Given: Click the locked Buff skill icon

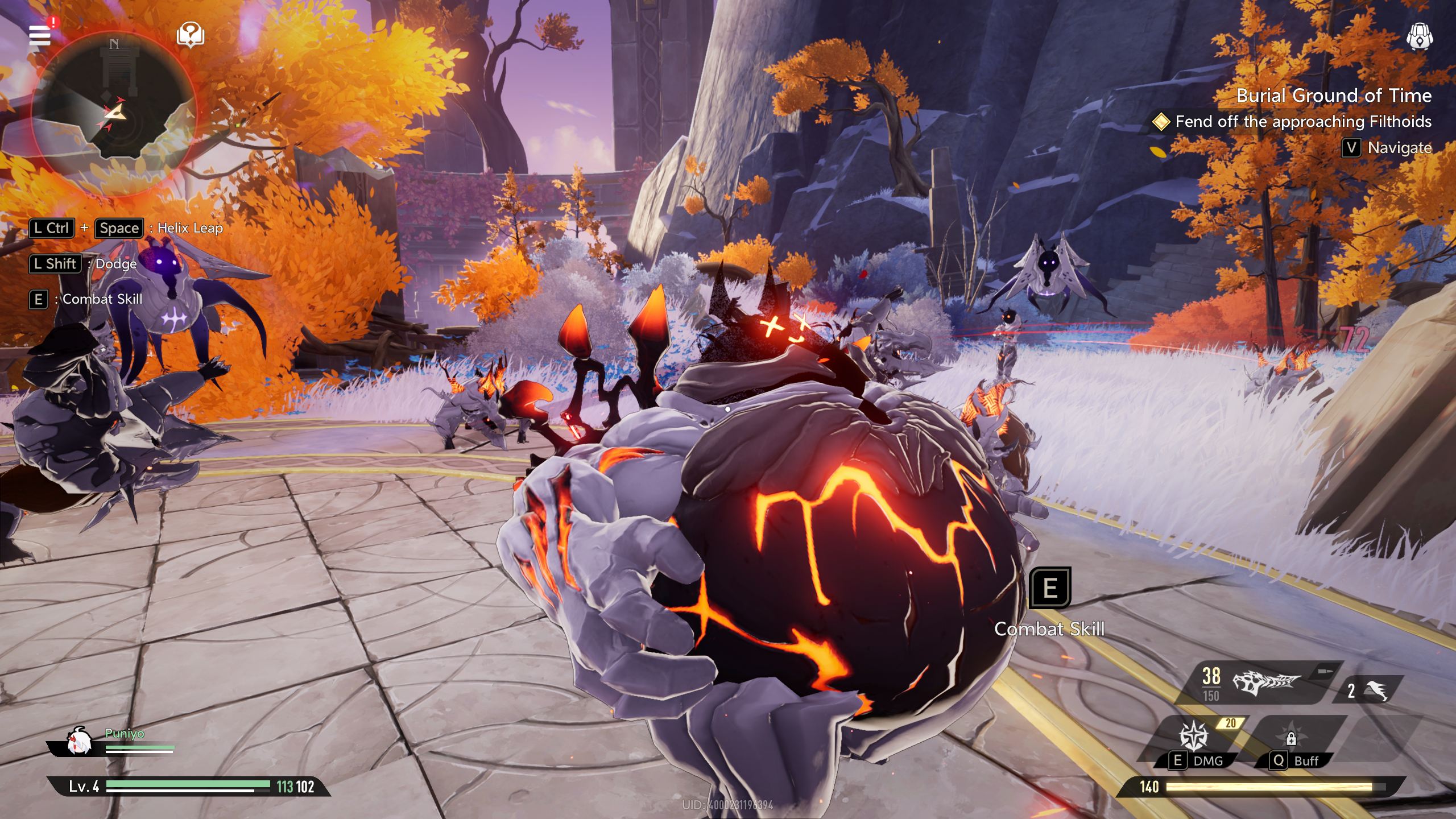Looking at the screenshot, I should coord(1291,738).
